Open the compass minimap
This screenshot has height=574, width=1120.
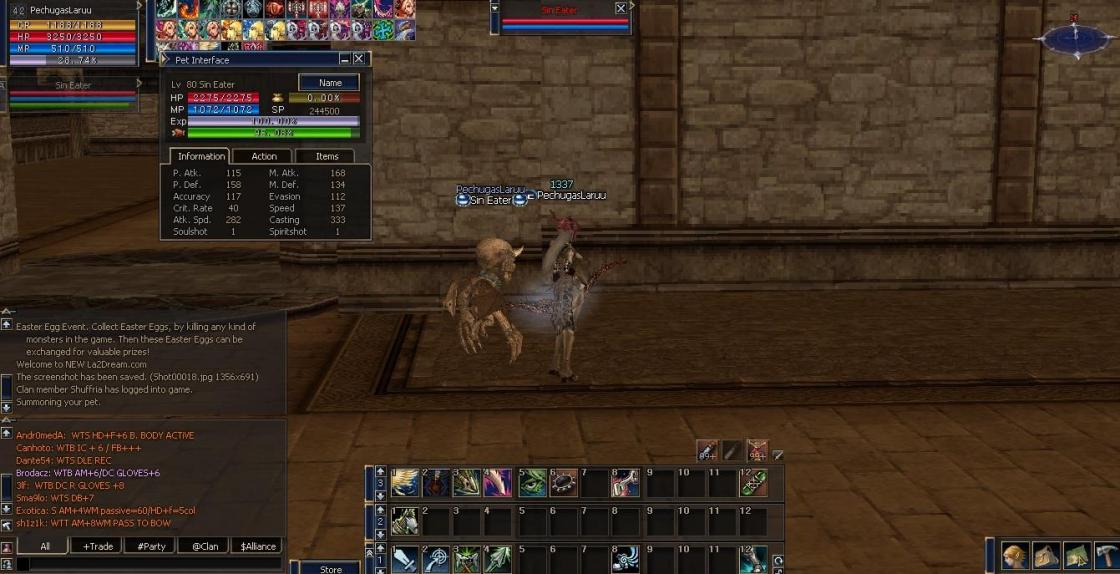(1075, 38)
